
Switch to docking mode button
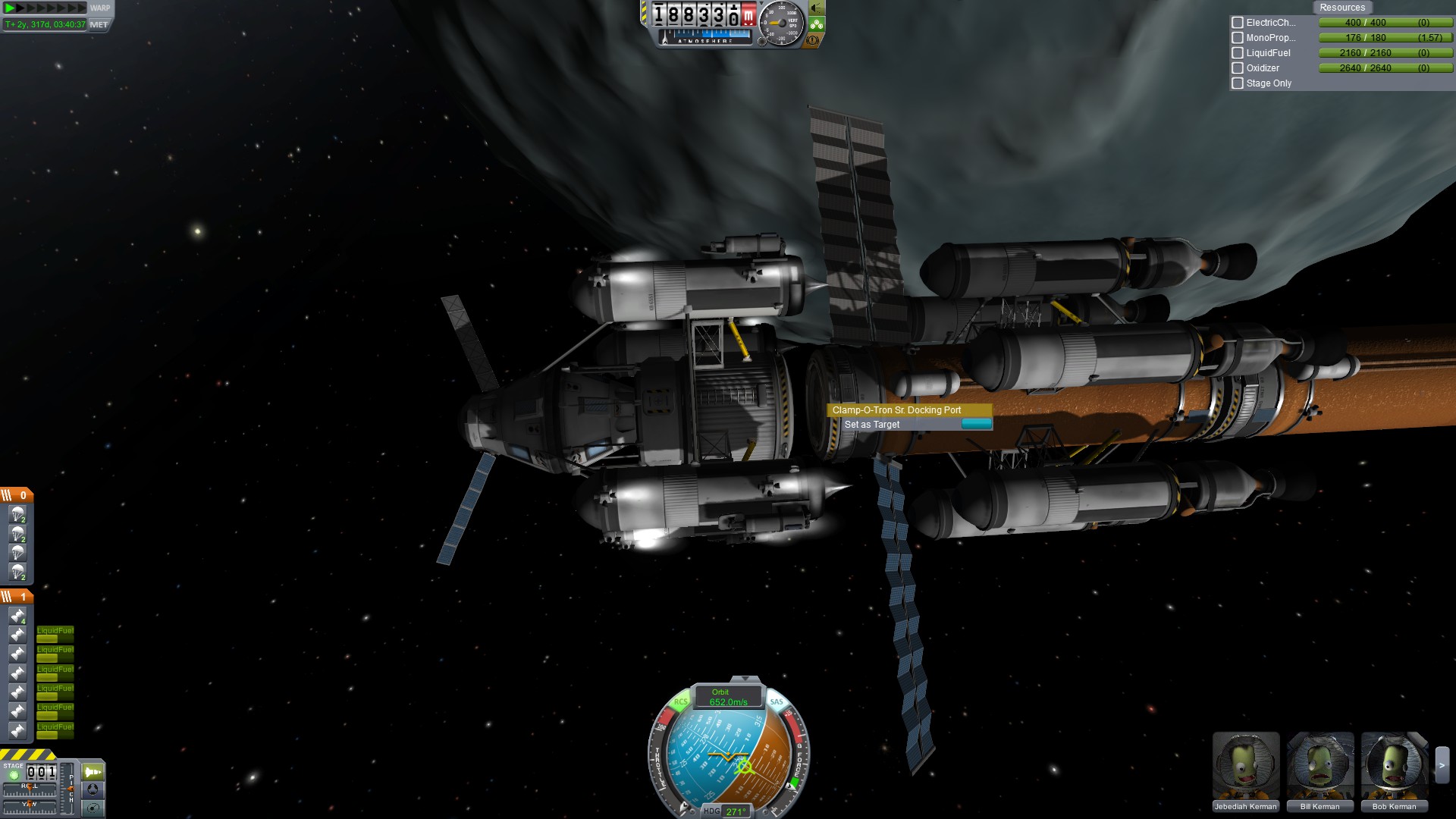click(x=93, y=789)
